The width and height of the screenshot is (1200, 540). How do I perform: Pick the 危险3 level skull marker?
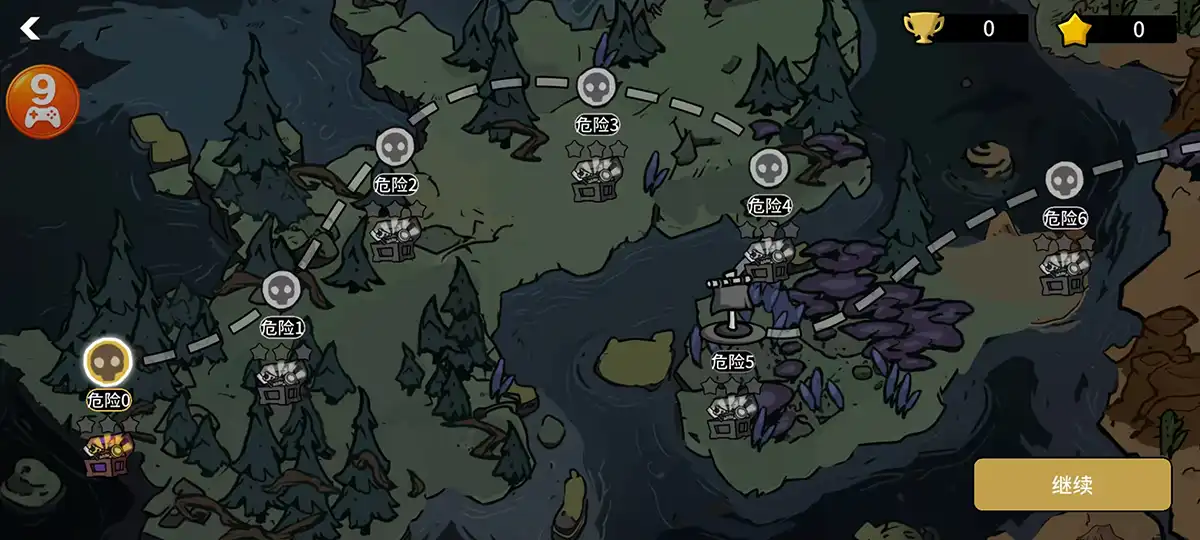pos(596,87)
